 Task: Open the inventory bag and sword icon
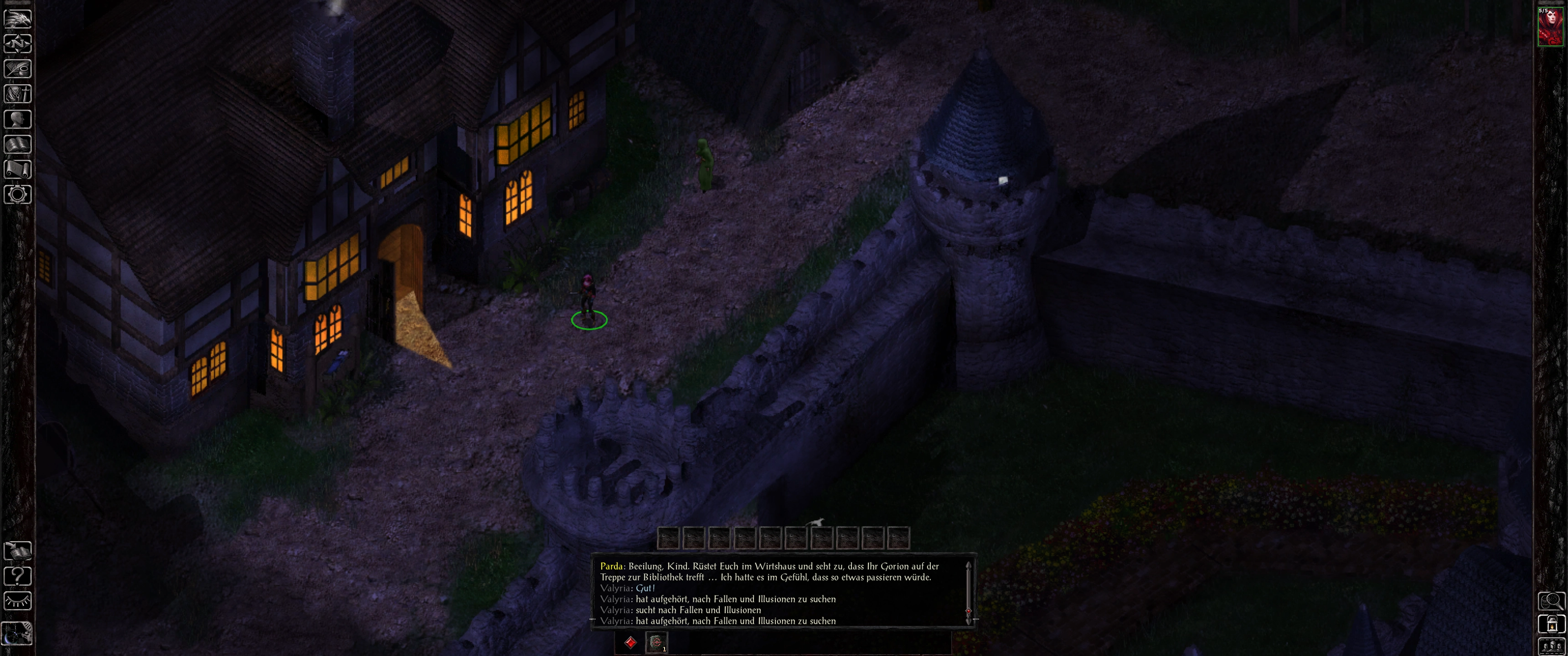[x=18, y=94]
